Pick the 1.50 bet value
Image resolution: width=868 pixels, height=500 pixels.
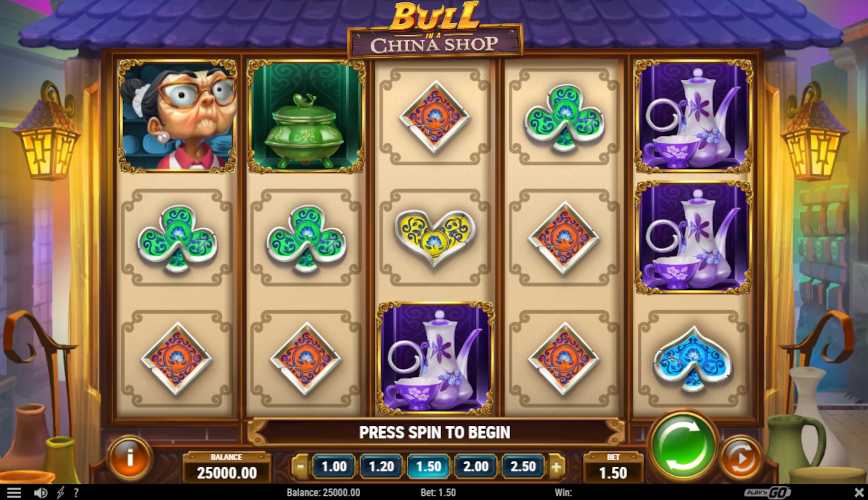tap(428, 466)
